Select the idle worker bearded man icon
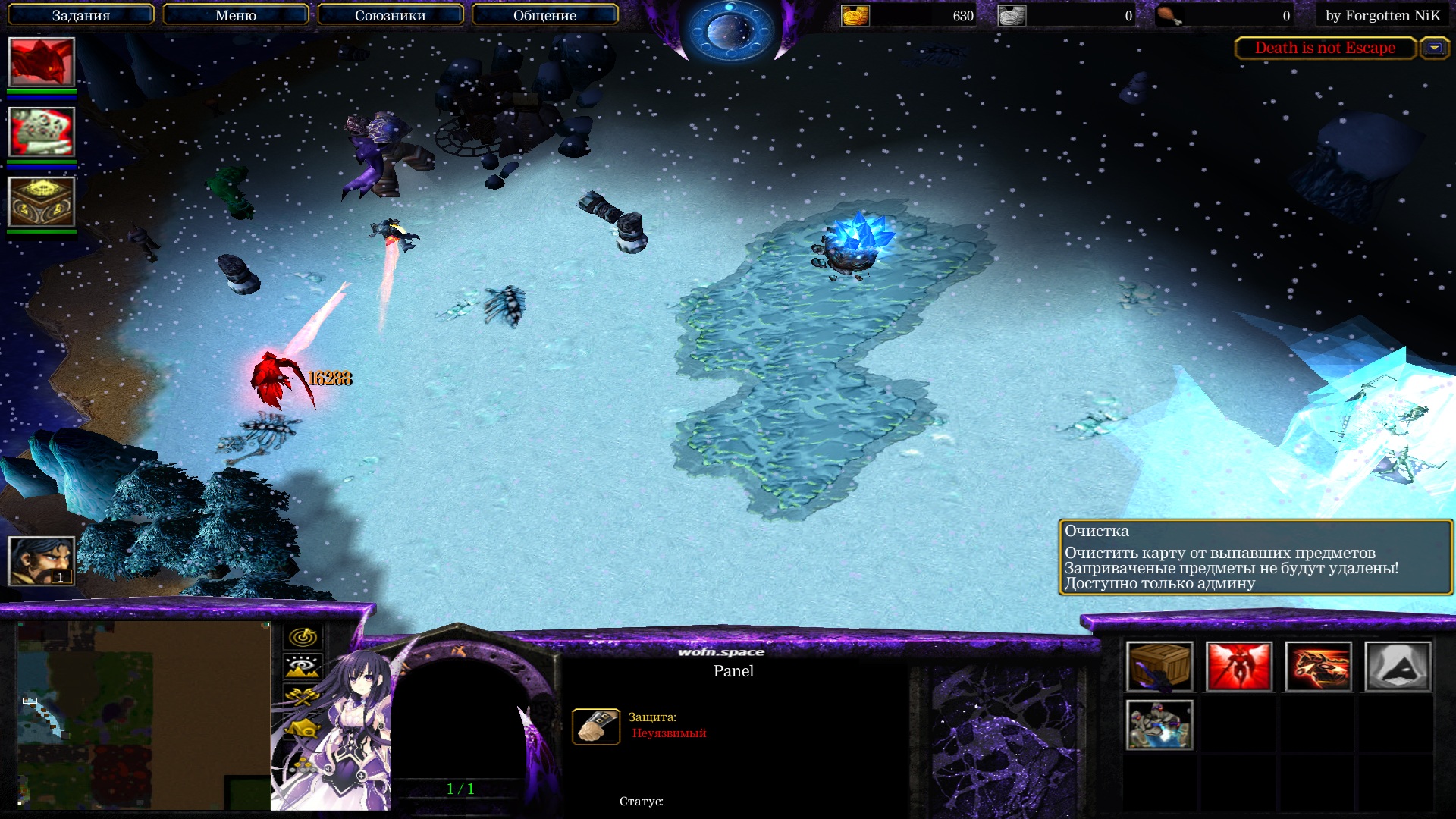 click(42, 561)
